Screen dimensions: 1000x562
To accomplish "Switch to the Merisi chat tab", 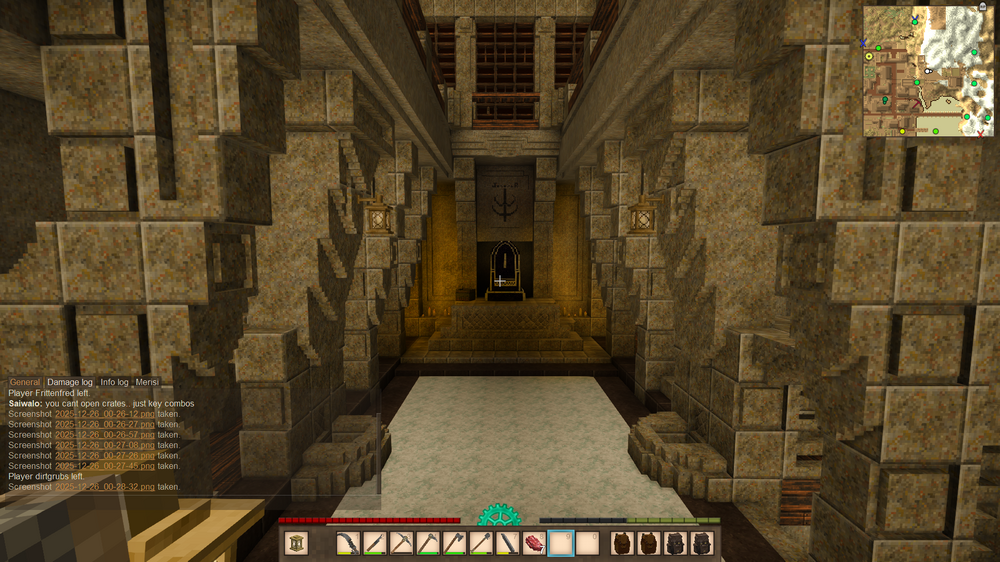I will (x=147, y=382).
